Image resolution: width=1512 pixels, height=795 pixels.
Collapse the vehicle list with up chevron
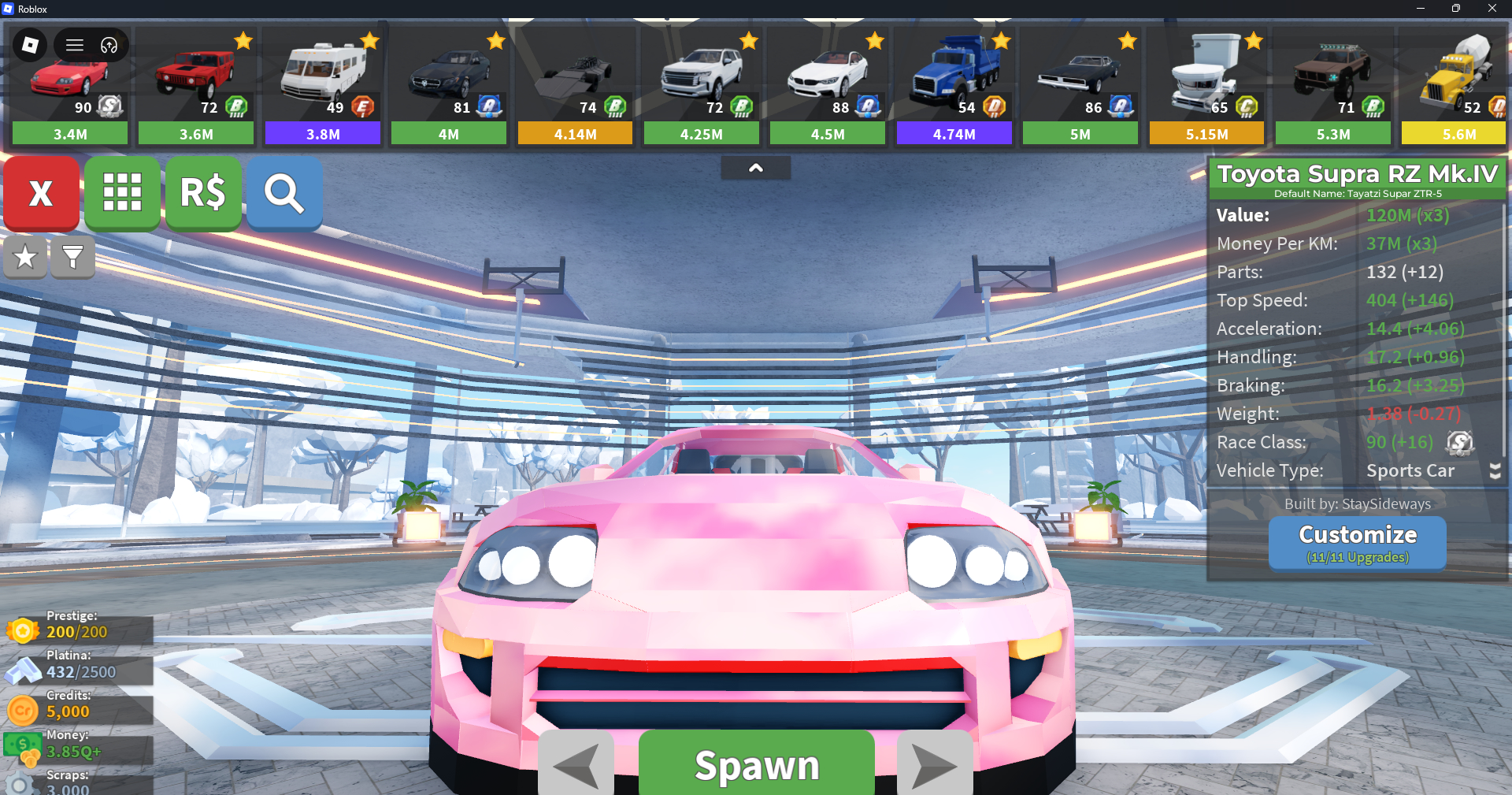[755, 168]
